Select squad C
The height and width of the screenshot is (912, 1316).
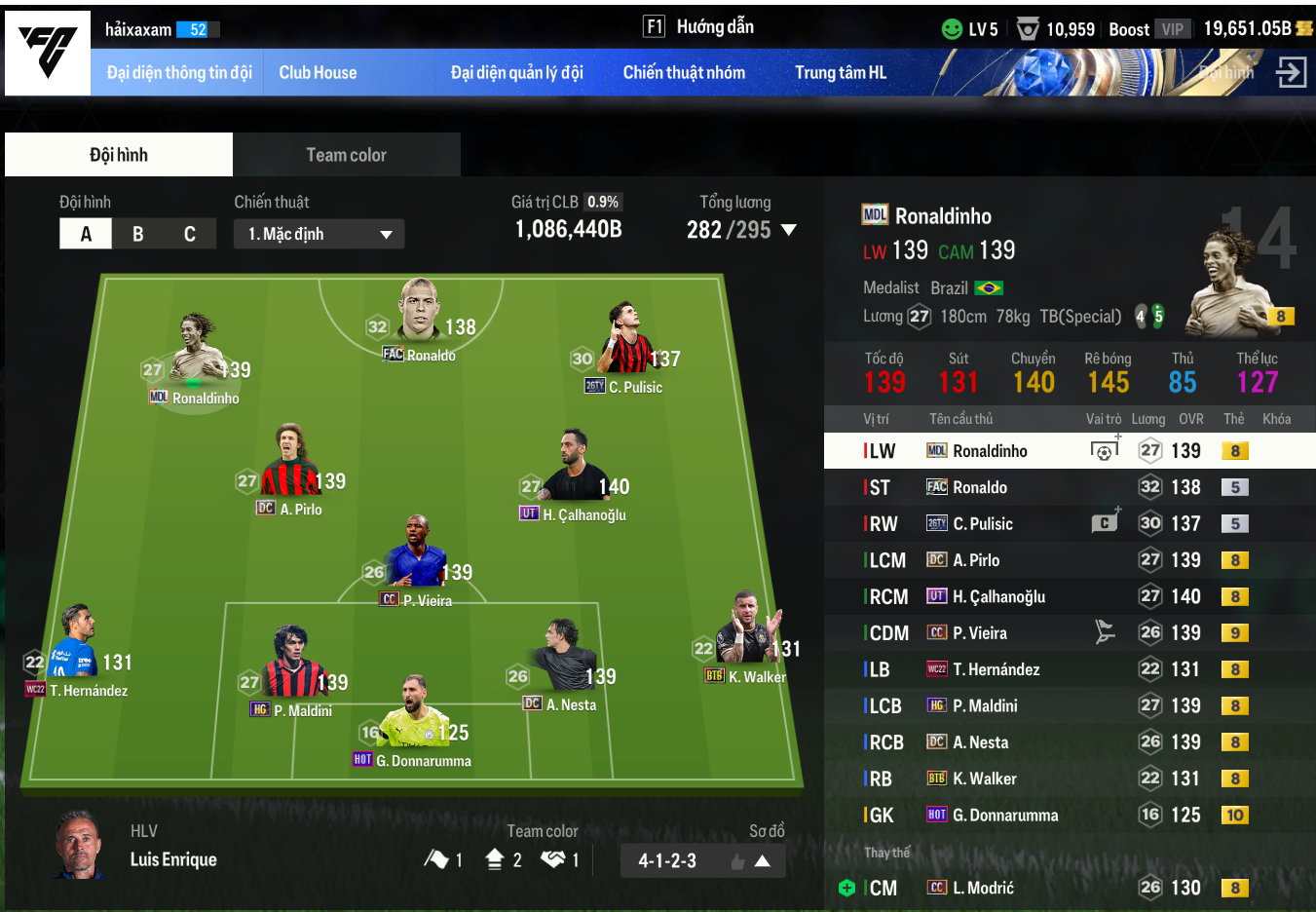[190, 234]
